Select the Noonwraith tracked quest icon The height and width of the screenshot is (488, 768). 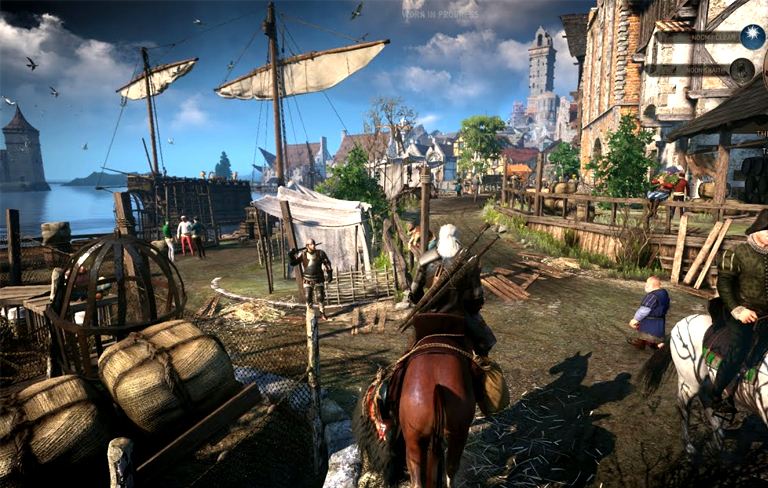coord(741,70)
